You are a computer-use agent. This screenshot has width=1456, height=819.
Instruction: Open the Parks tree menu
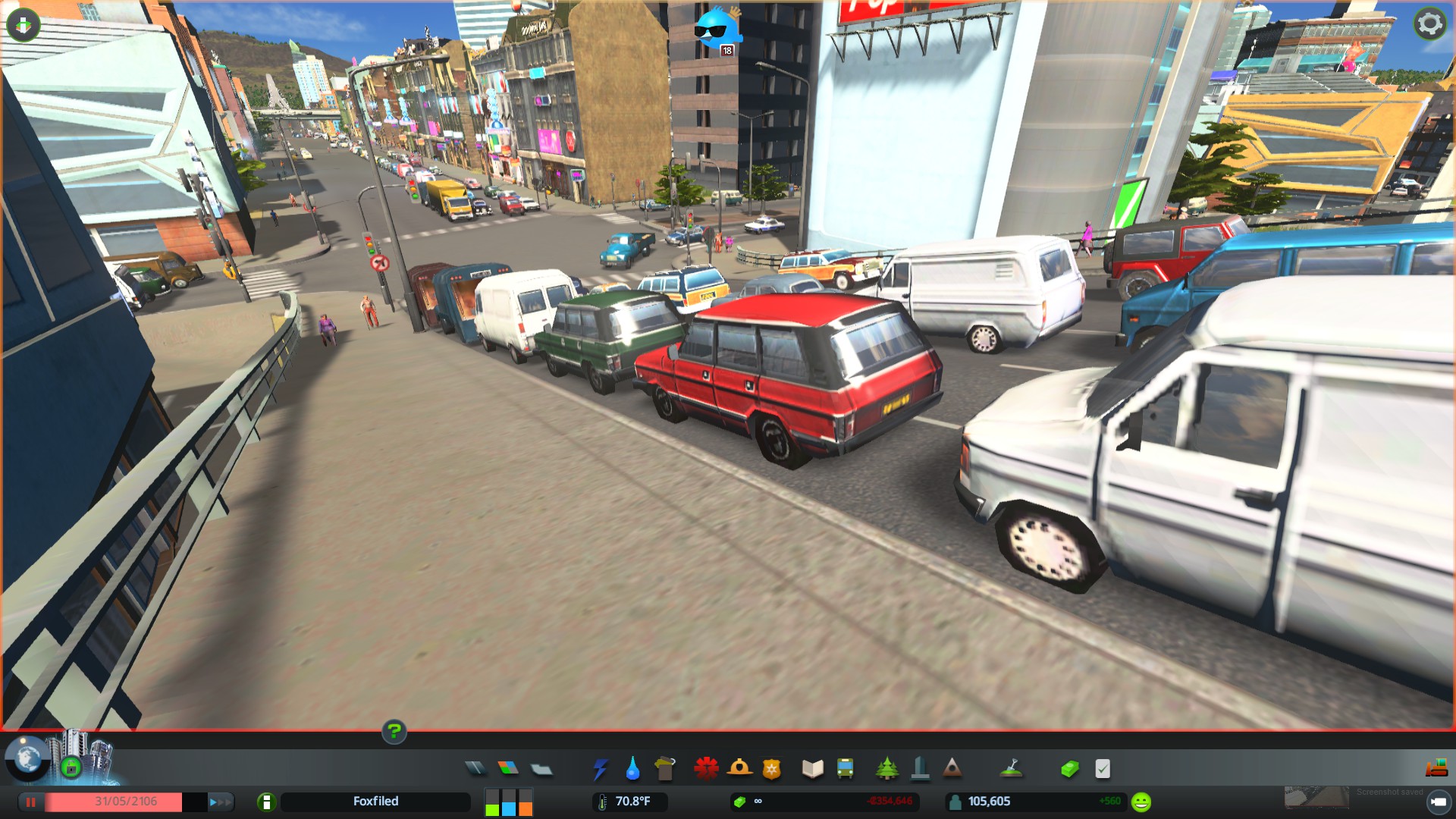pyautogui.click(x=886, y=769)
